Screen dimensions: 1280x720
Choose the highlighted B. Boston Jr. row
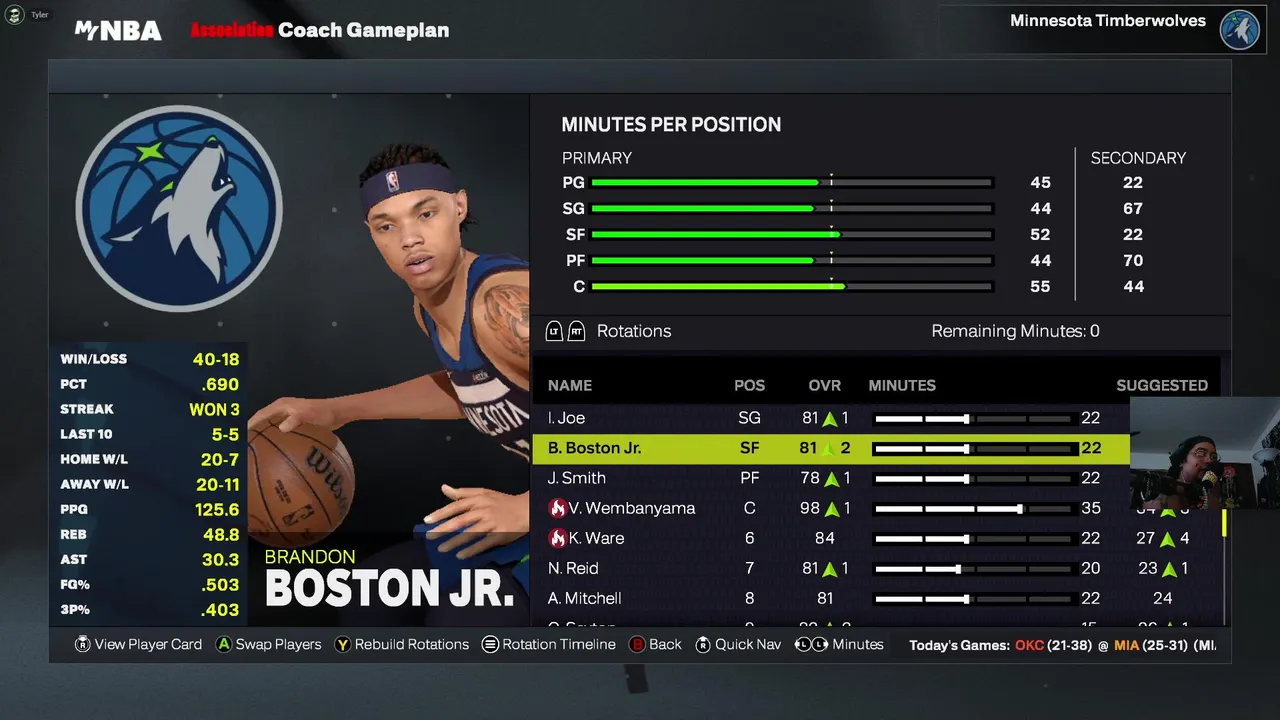tap(594, 448)
